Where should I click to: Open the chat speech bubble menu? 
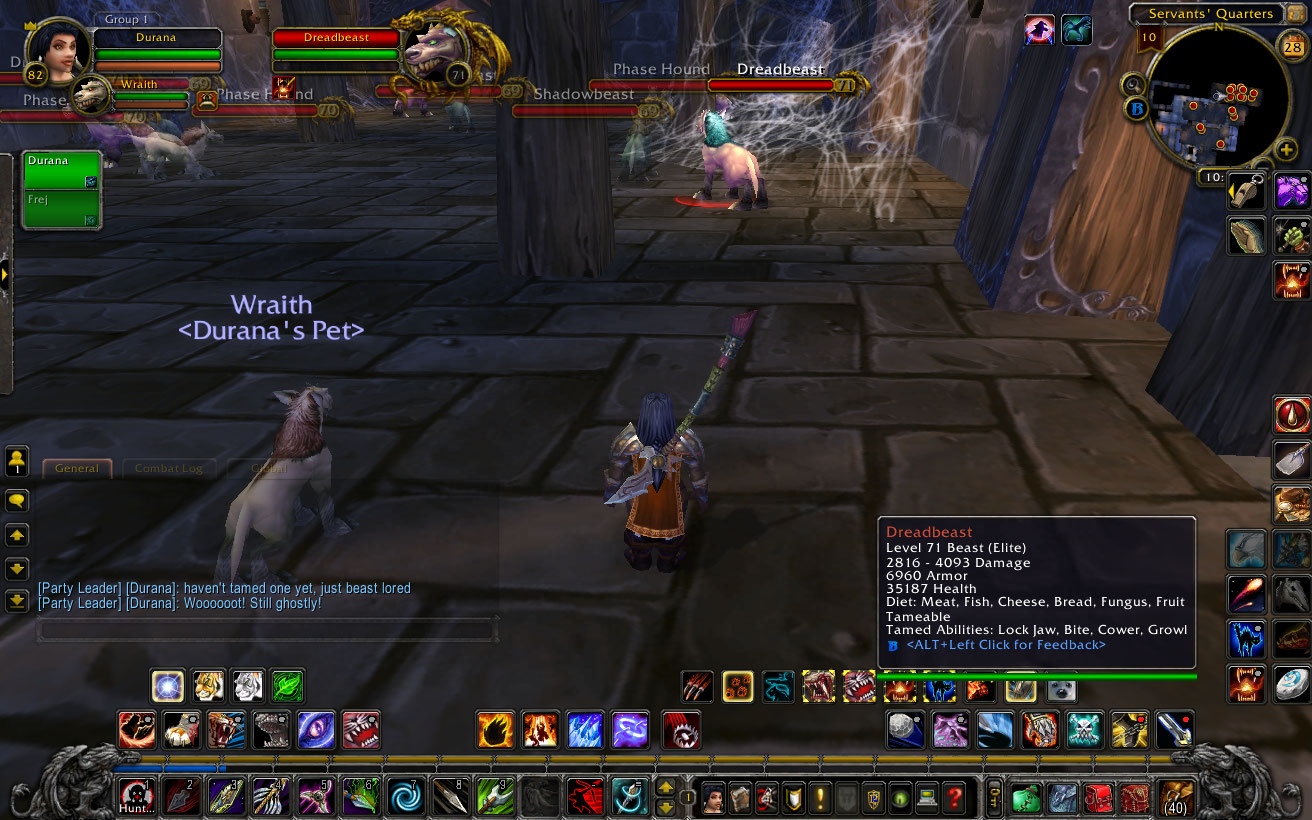16,500
